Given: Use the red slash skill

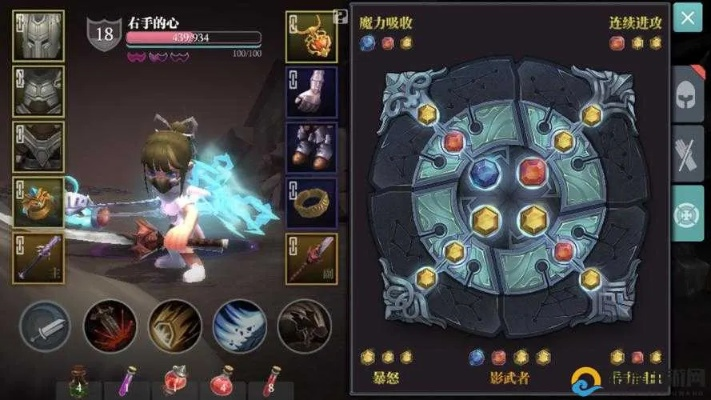Looking at the screenshot, I should click(x=110, y=327).
